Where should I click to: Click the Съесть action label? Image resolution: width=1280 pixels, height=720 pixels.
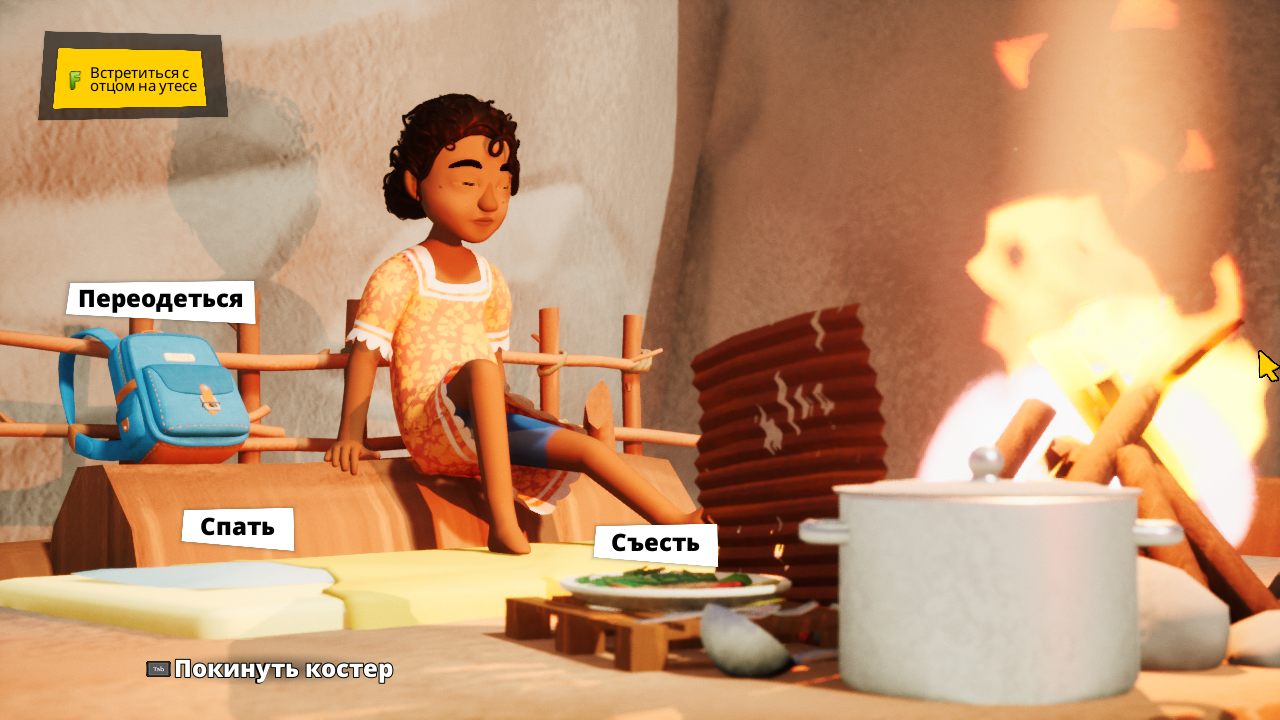tap(655, 544)
